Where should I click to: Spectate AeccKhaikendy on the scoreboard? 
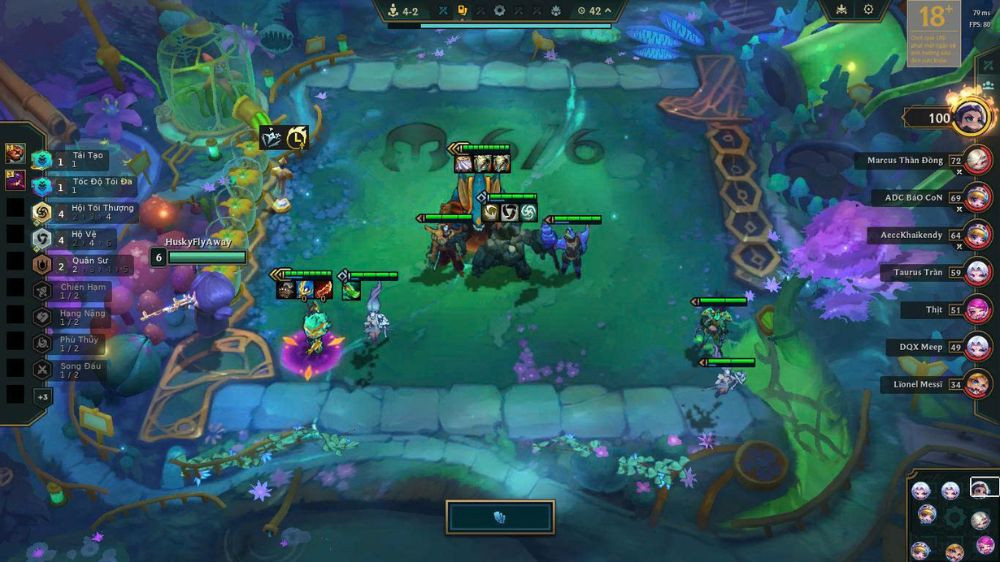[x=978, y=235]
